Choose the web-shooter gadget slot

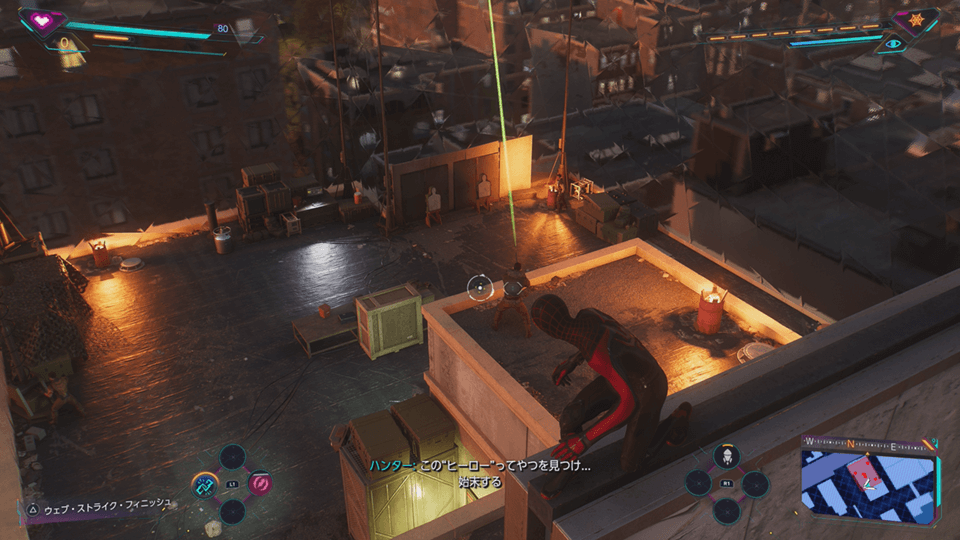[727, 457]
